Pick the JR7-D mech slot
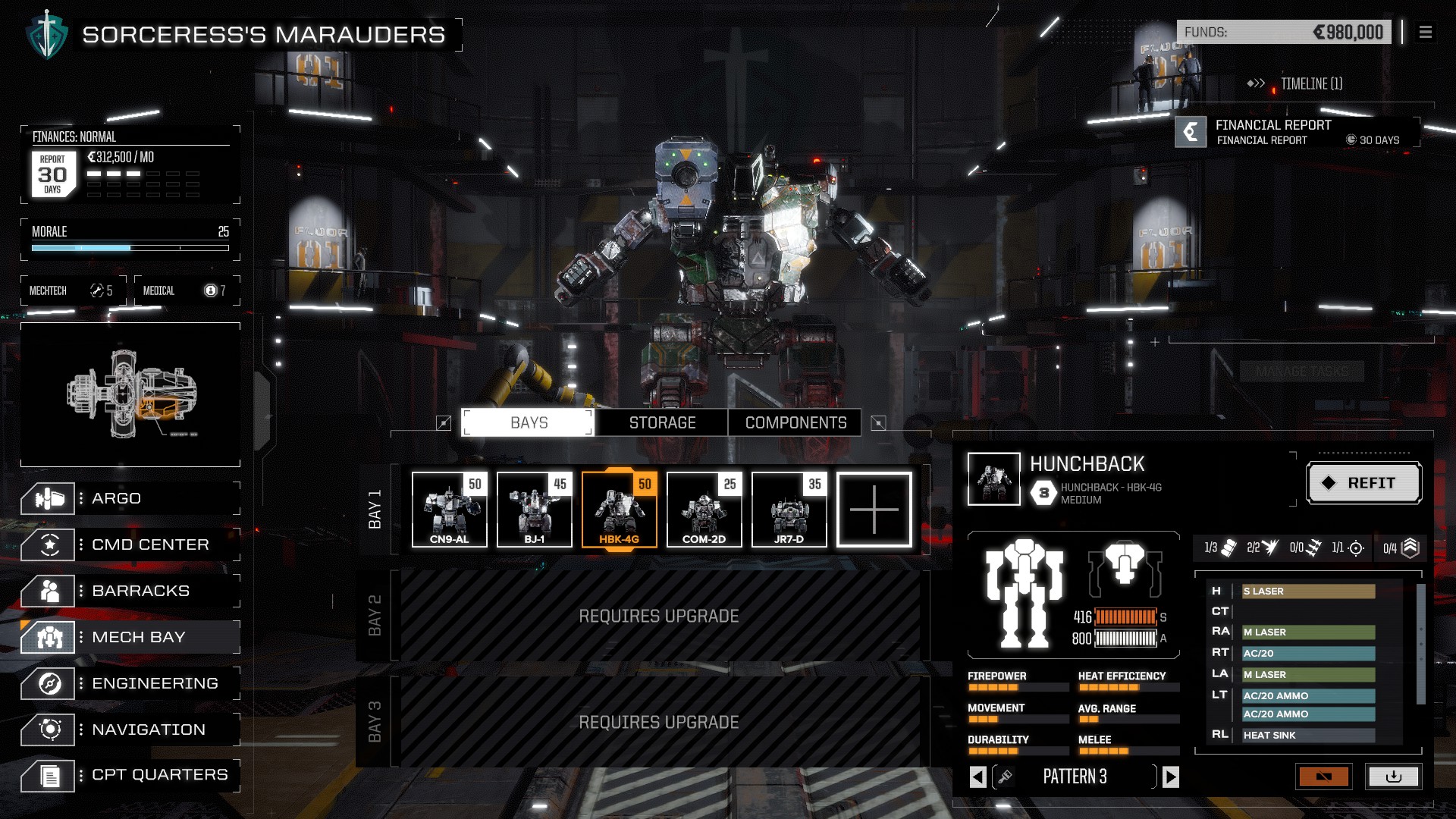 click(x=789, y=509)
